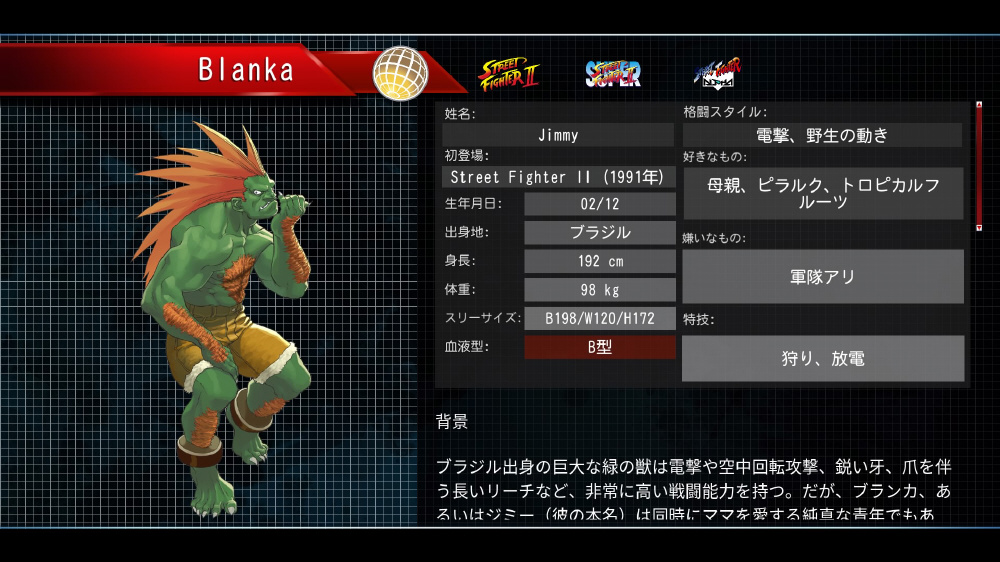The width and height of the screenshot is (1000, 562).
Task: Click the scrollbar's down arrow
Action: (978, 228)
